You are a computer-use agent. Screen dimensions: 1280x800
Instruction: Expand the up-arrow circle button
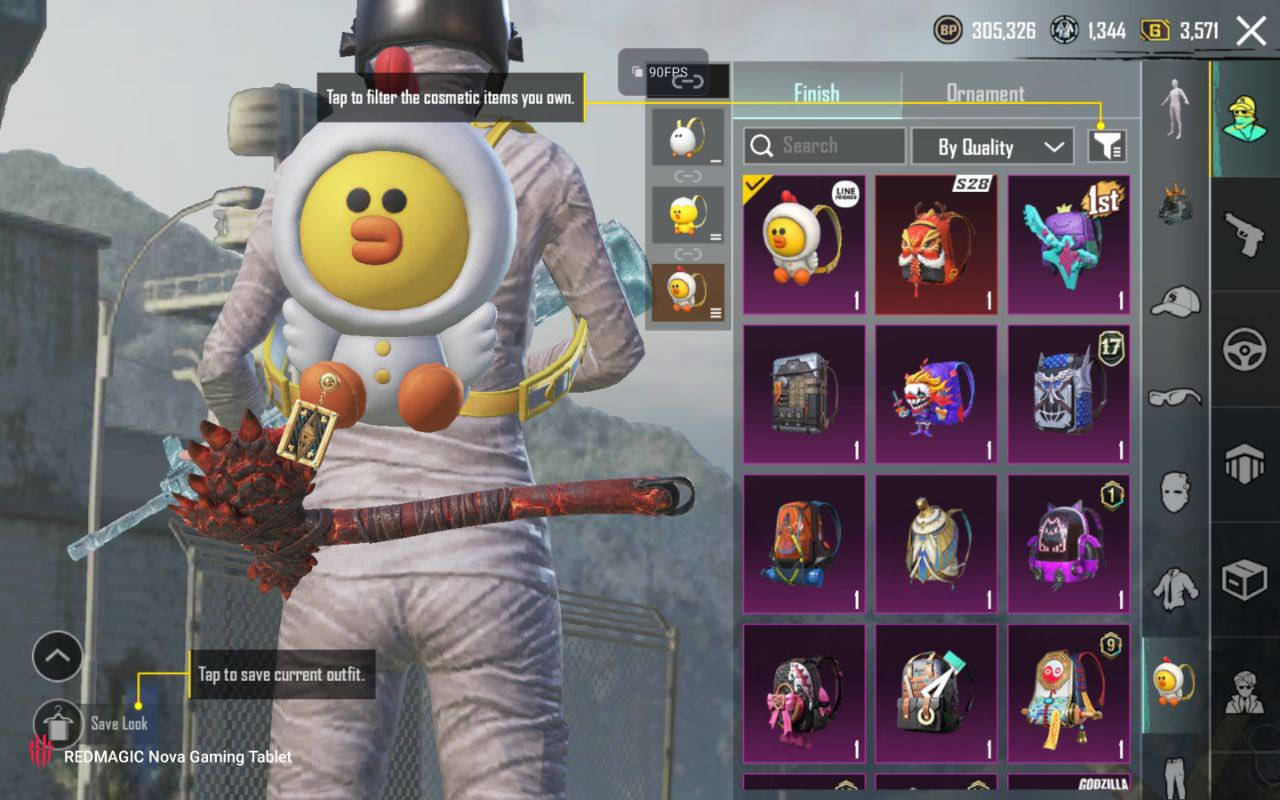coord(58,657)
